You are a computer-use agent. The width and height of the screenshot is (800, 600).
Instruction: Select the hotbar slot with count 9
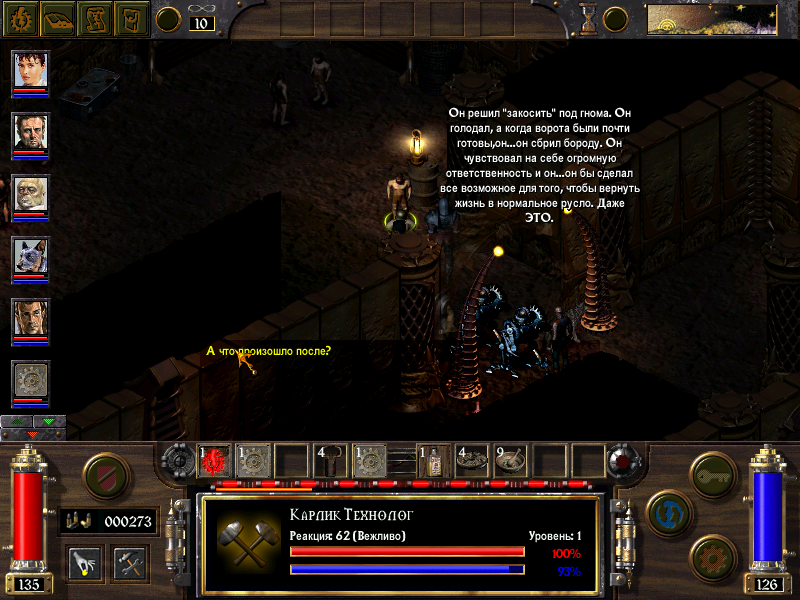[511, 460]
